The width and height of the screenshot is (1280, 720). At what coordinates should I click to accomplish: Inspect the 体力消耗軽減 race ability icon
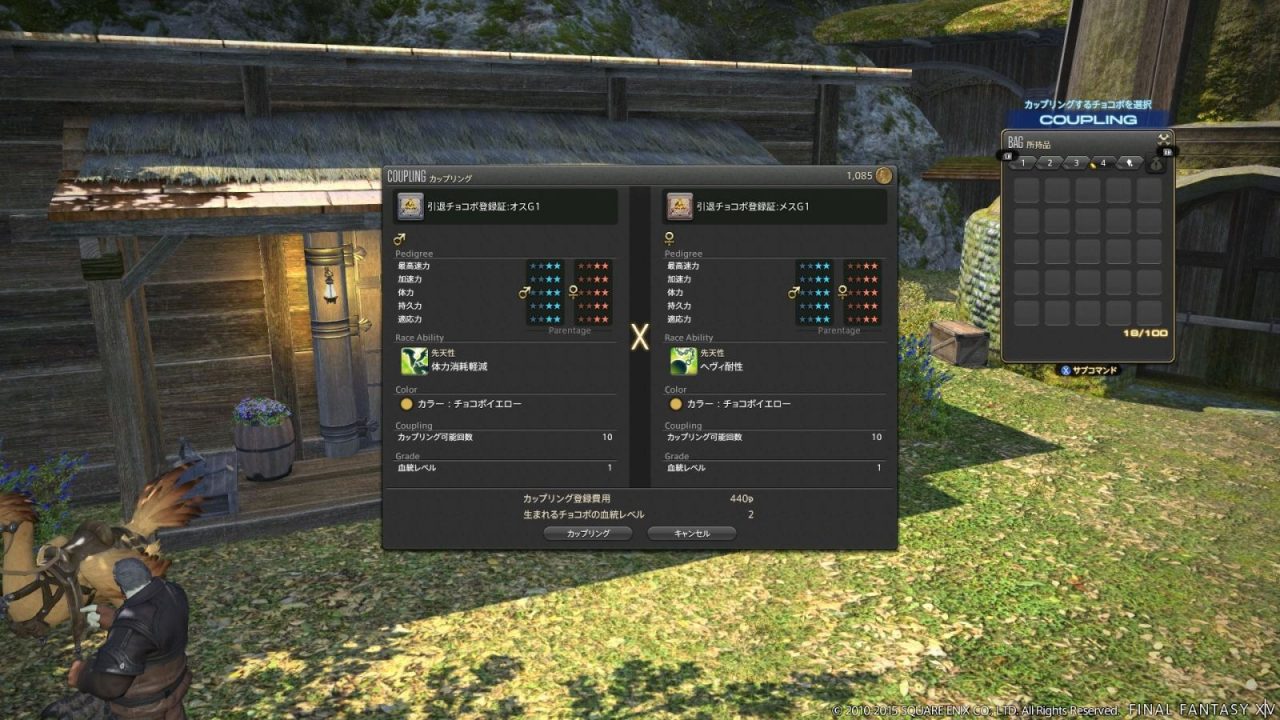coord(414,361)
